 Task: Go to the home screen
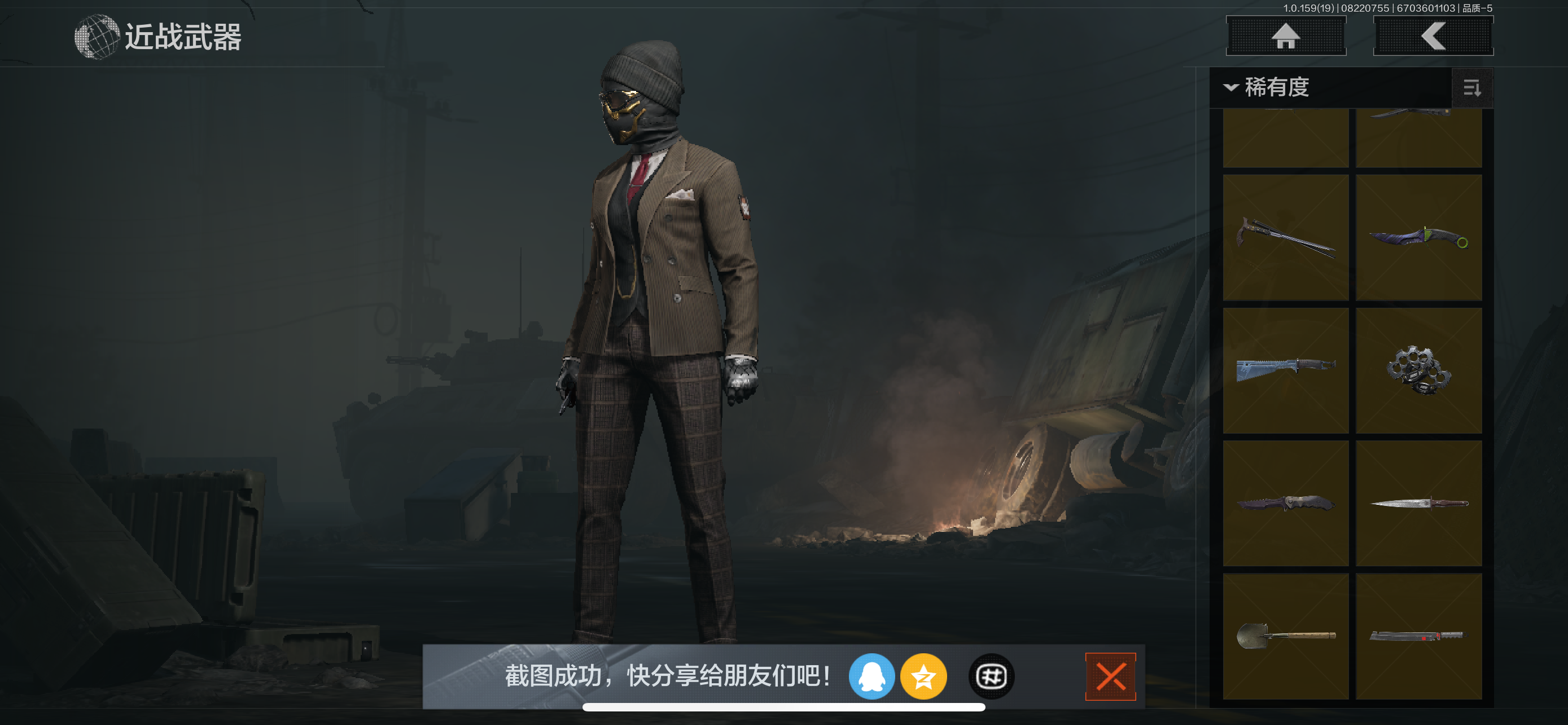[1285, 36]
